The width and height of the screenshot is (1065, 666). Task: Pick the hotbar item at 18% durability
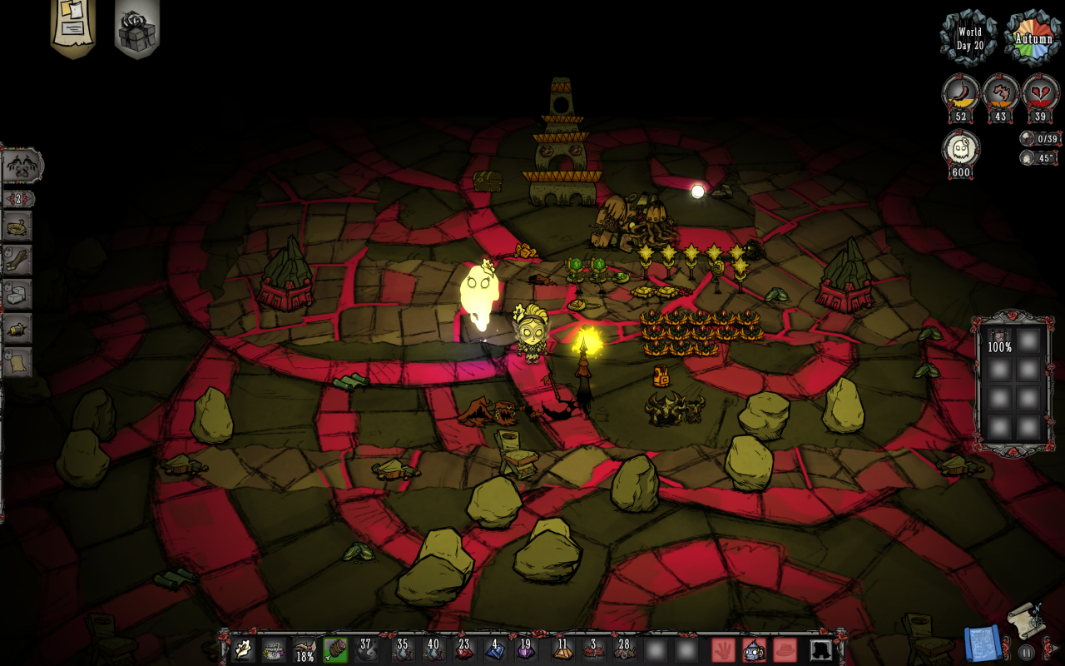click(x=305, y=650)
